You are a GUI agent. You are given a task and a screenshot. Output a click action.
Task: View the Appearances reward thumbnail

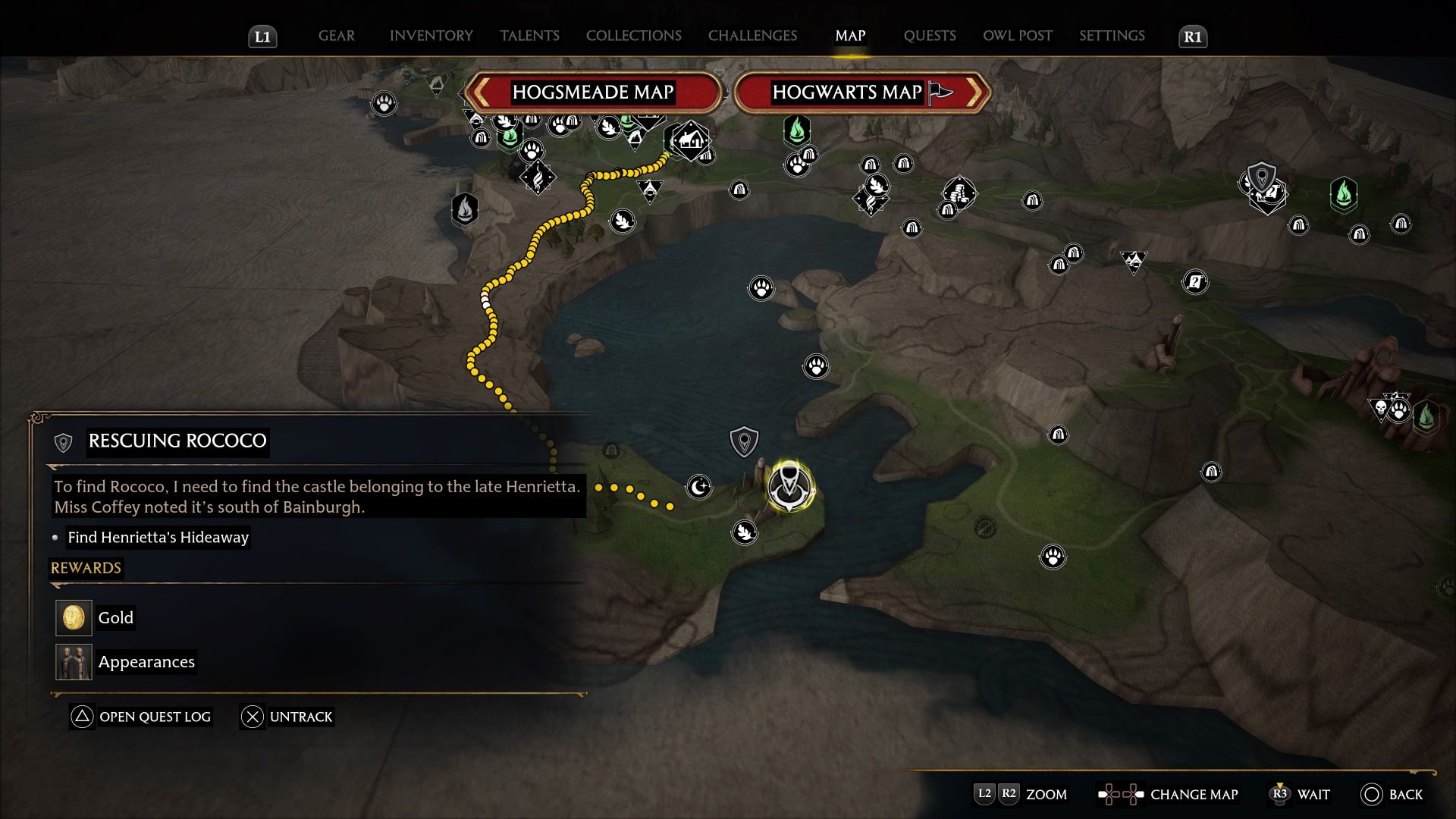pyautogui.click(x=73, y=661)
